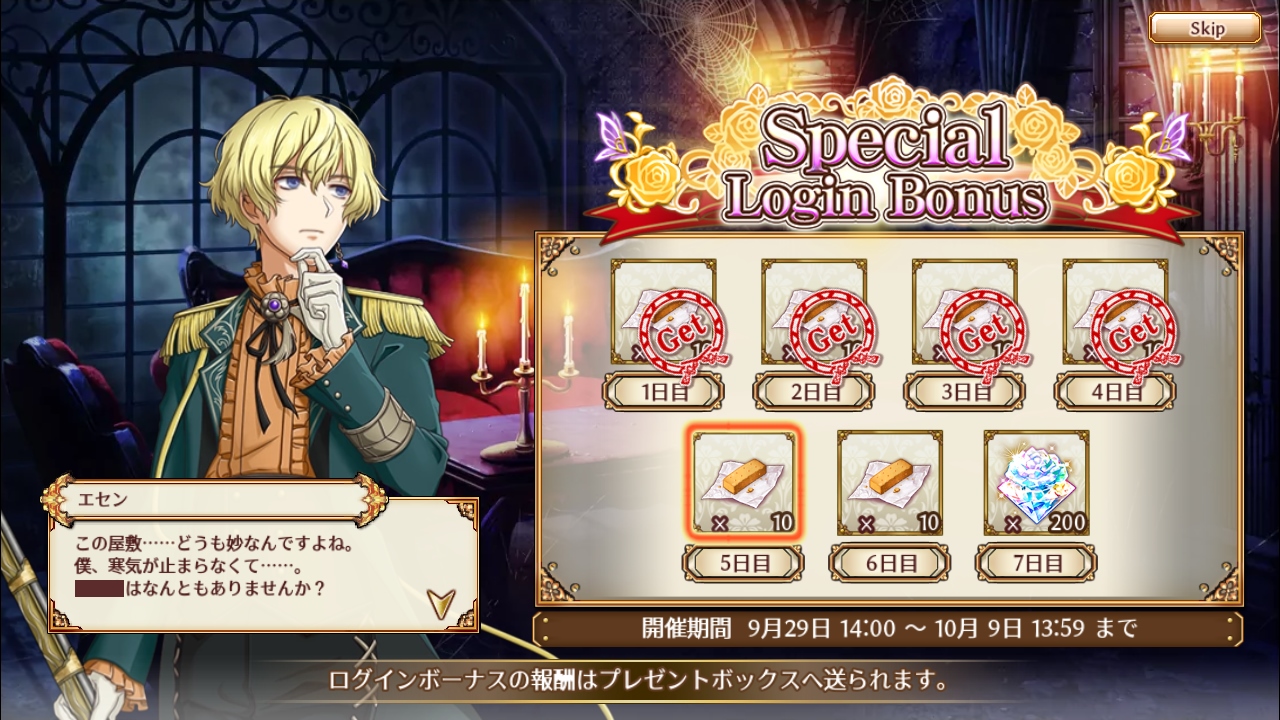
Task: Skip the login bonus scene
Action: pos(1204,28)
